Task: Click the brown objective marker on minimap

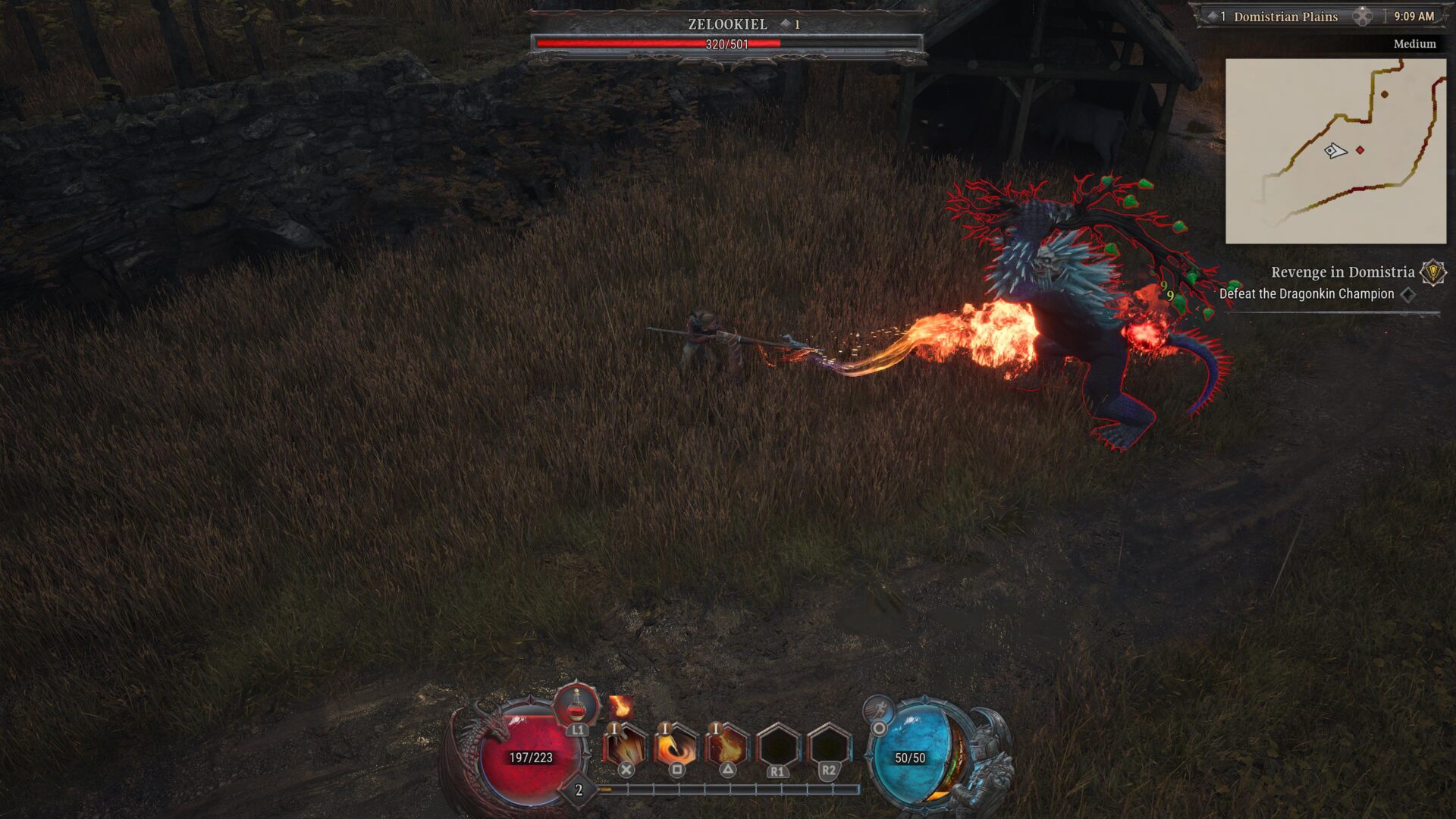Action: click(x=1385, y=95)
